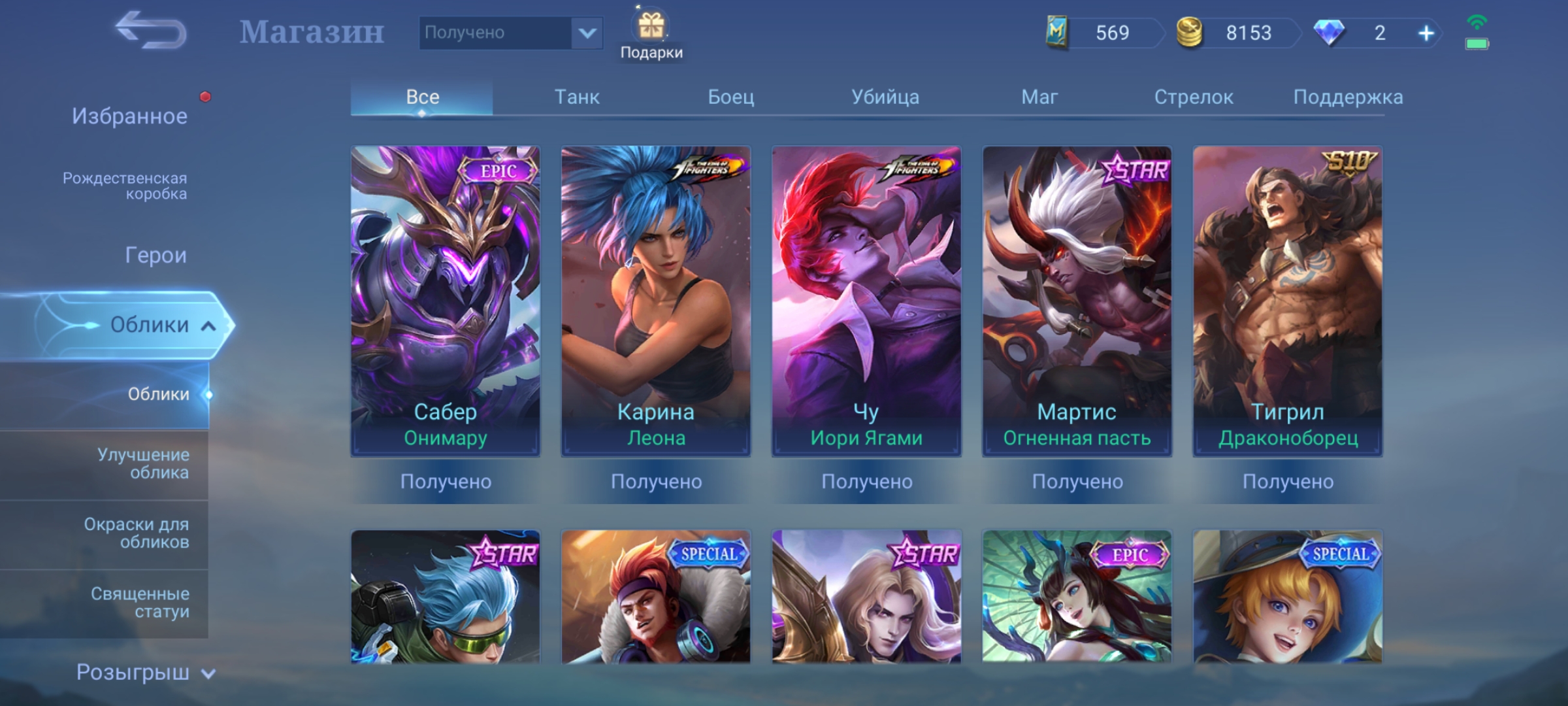Select the Сабер Онимару skin card
The width and height of the screenshot is (1568, 706).
(445, 301)
